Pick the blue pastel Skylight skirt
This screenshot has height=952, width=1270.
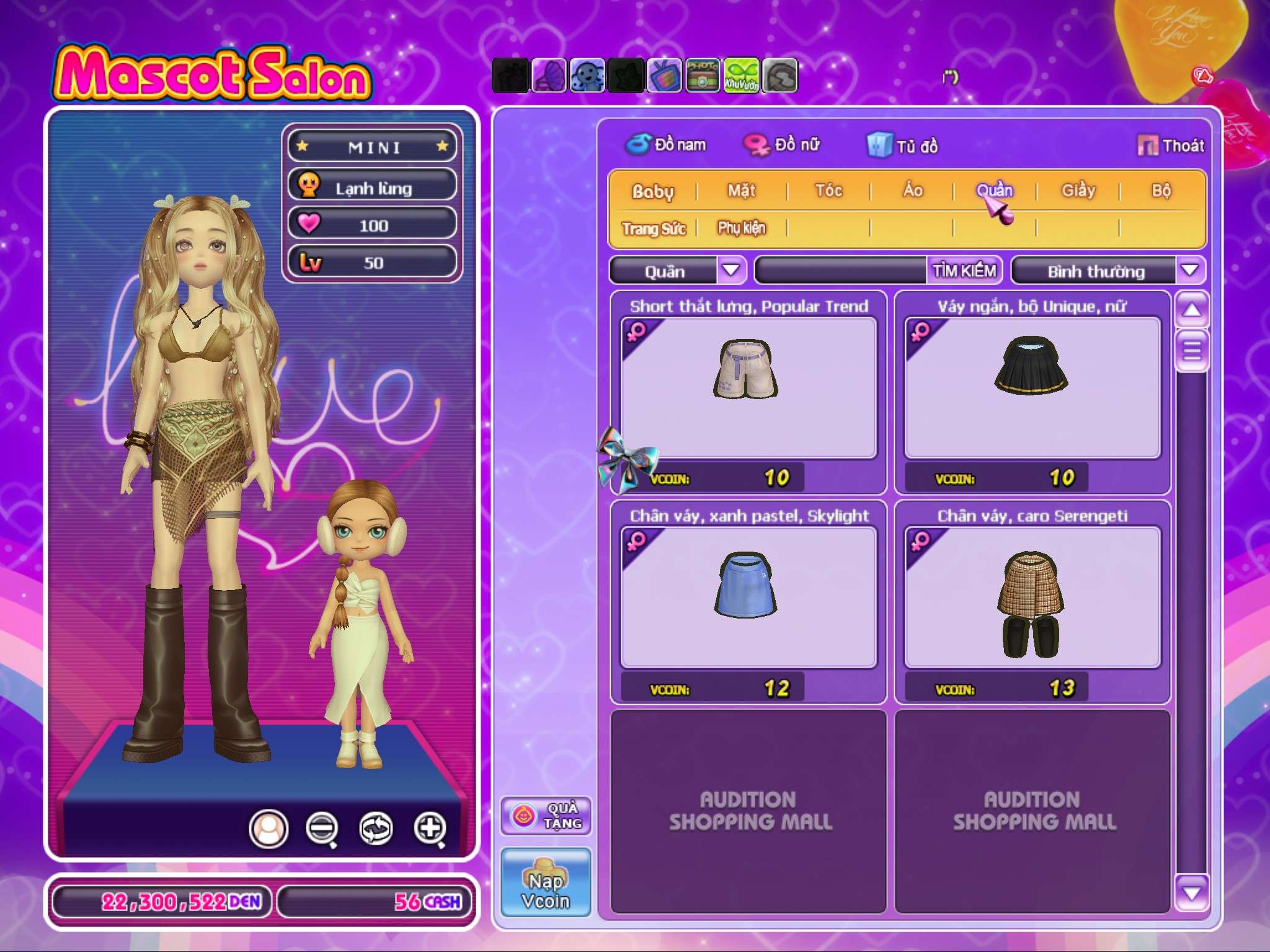click(x=748, y=597)
